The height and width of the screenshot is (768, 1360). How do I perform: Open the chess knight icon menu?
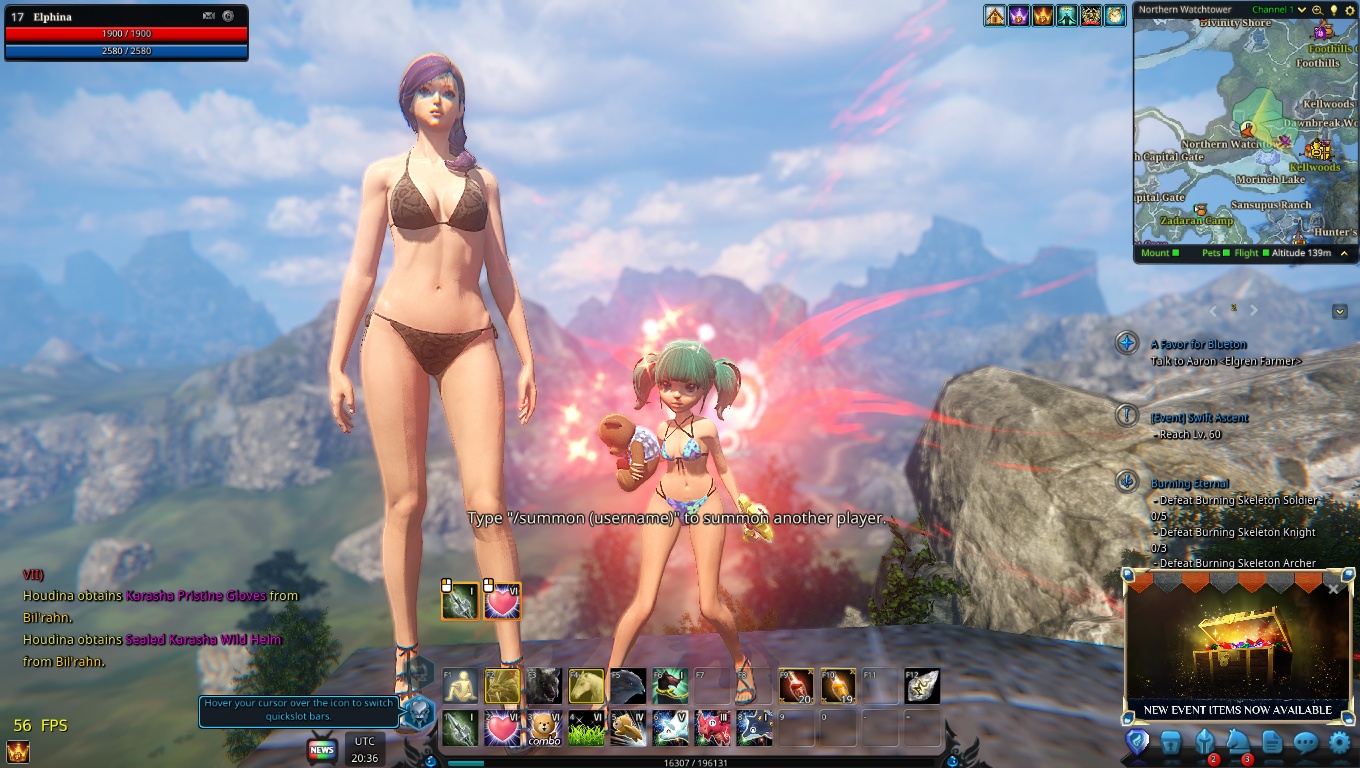click(x=1238, y=742)
